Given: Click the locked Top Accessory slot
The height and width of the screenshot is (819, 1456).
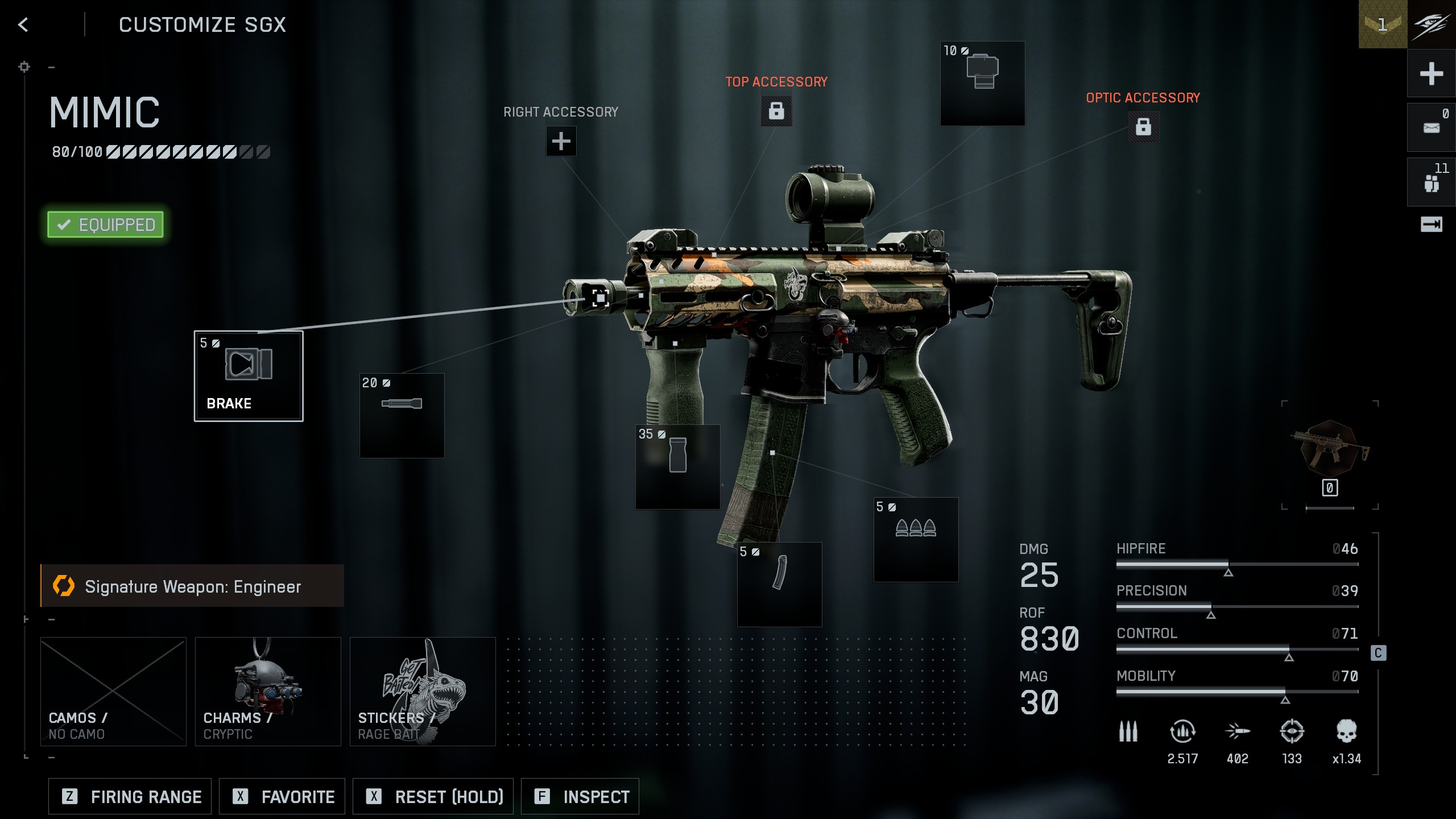Looking at the screenshot, I should 776,110.
